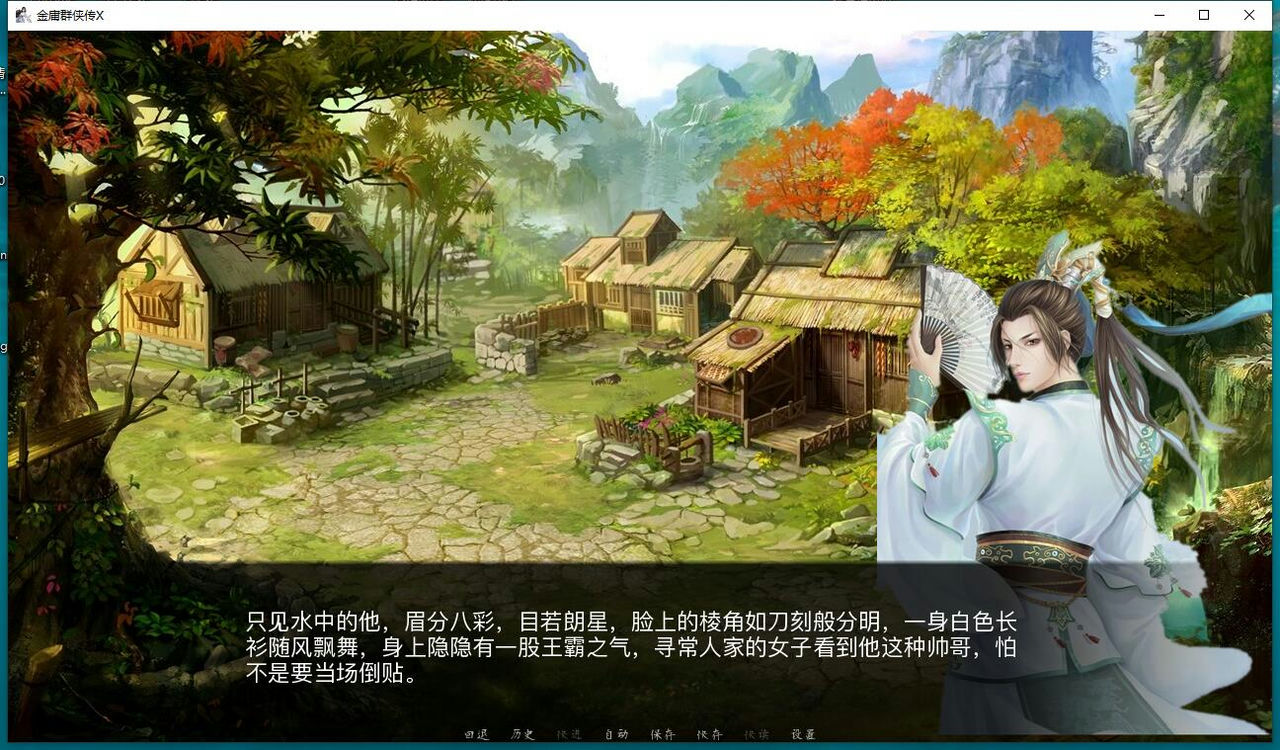Open the 历史 dialogue history
Viewport: 1280px width, 750px height.
pos(521,734)
